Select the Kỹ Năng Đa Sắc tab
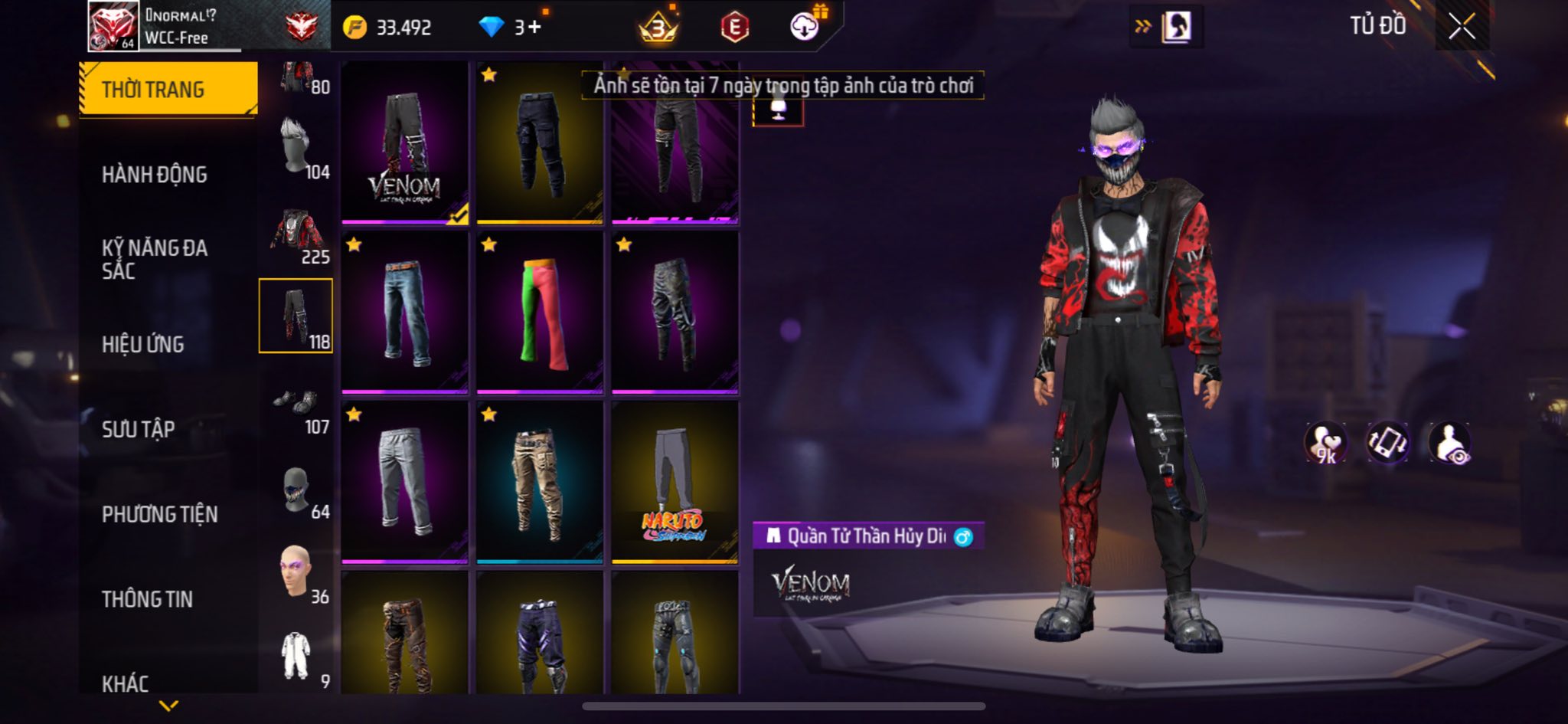 coord(155,259)
